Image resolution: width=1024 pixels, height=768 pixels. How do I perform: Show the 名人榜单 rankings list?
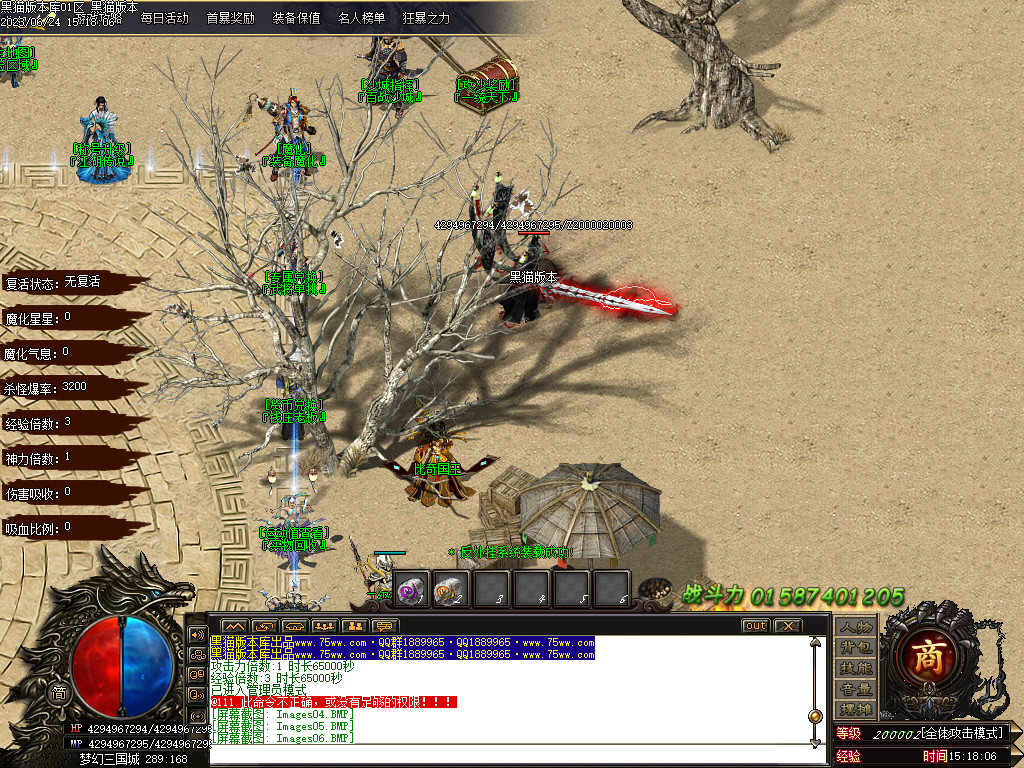(x=361, y=18)
